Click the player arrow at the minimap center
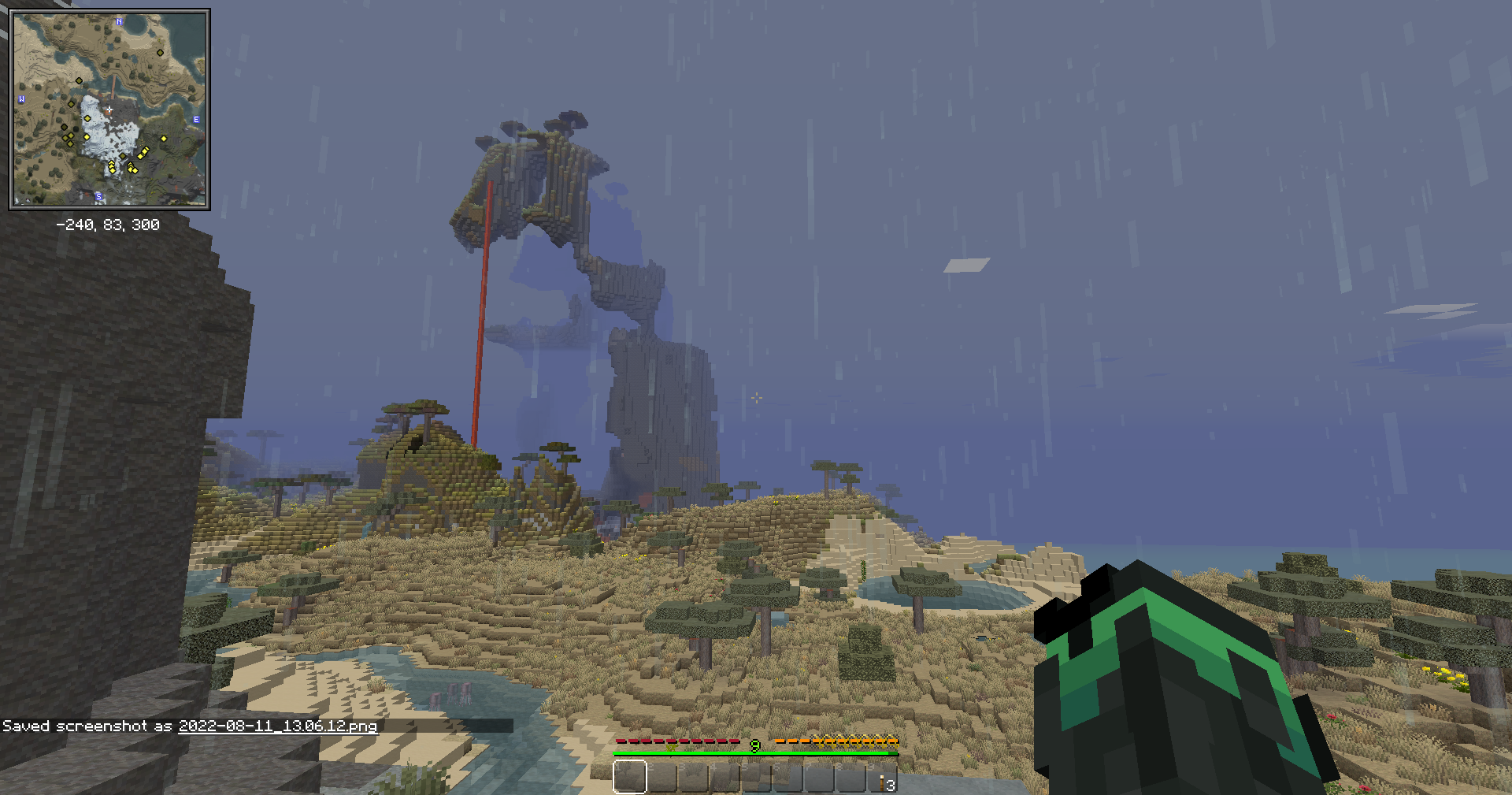Viewport: 1512px width, 795px height. coord(109,109)
